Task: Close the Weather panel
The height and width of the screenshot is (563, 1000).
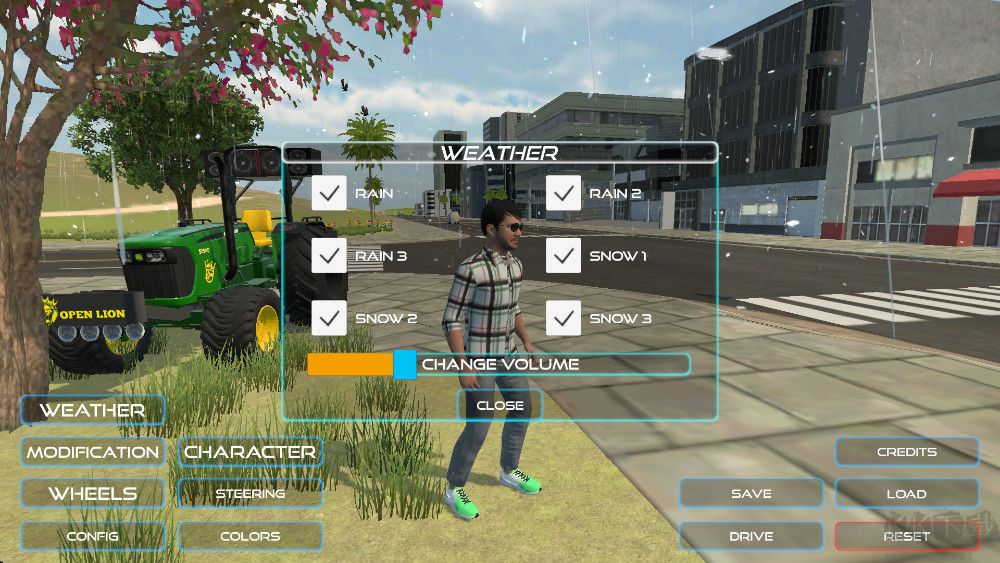Action: pos(500,405)
